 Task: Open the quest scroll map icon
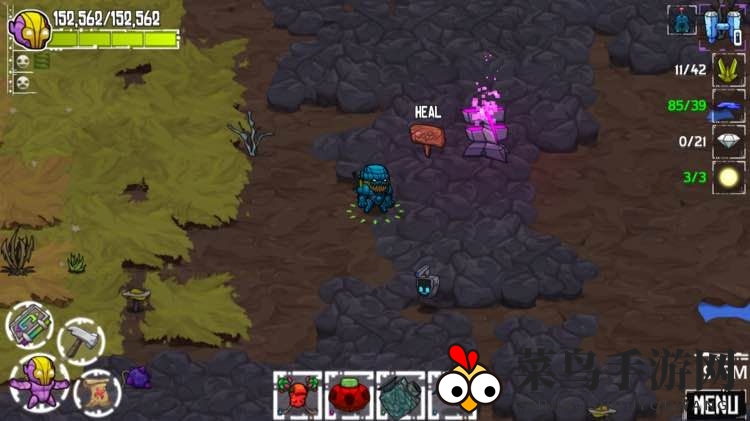point(97,390)
